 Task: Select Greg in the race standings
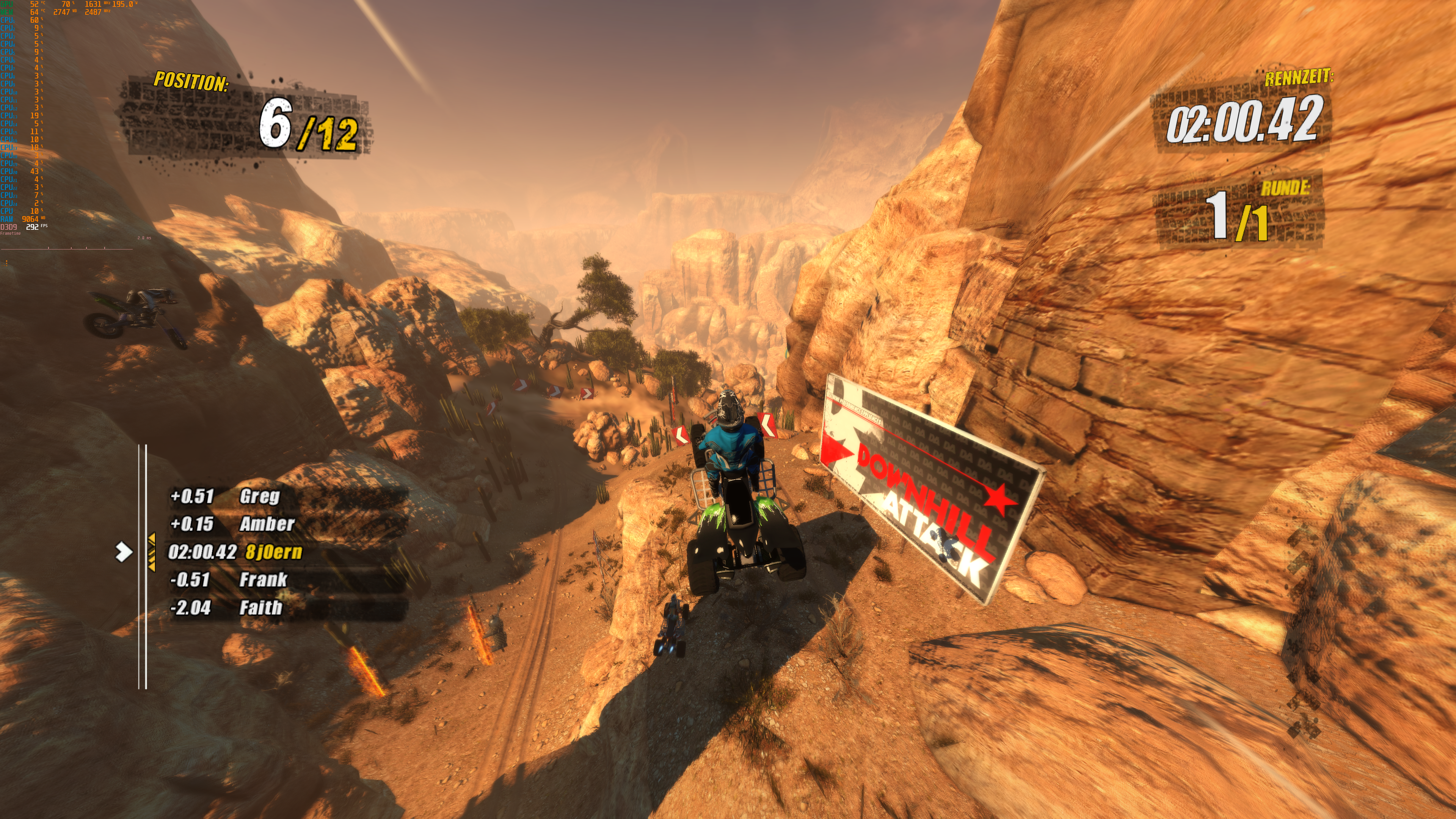tap(259, 496)
